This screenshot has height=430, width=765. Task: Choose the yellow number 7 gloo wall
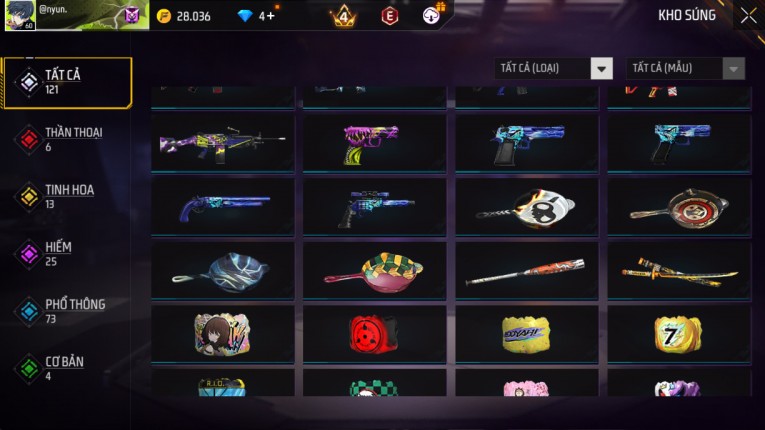[679, 334]
